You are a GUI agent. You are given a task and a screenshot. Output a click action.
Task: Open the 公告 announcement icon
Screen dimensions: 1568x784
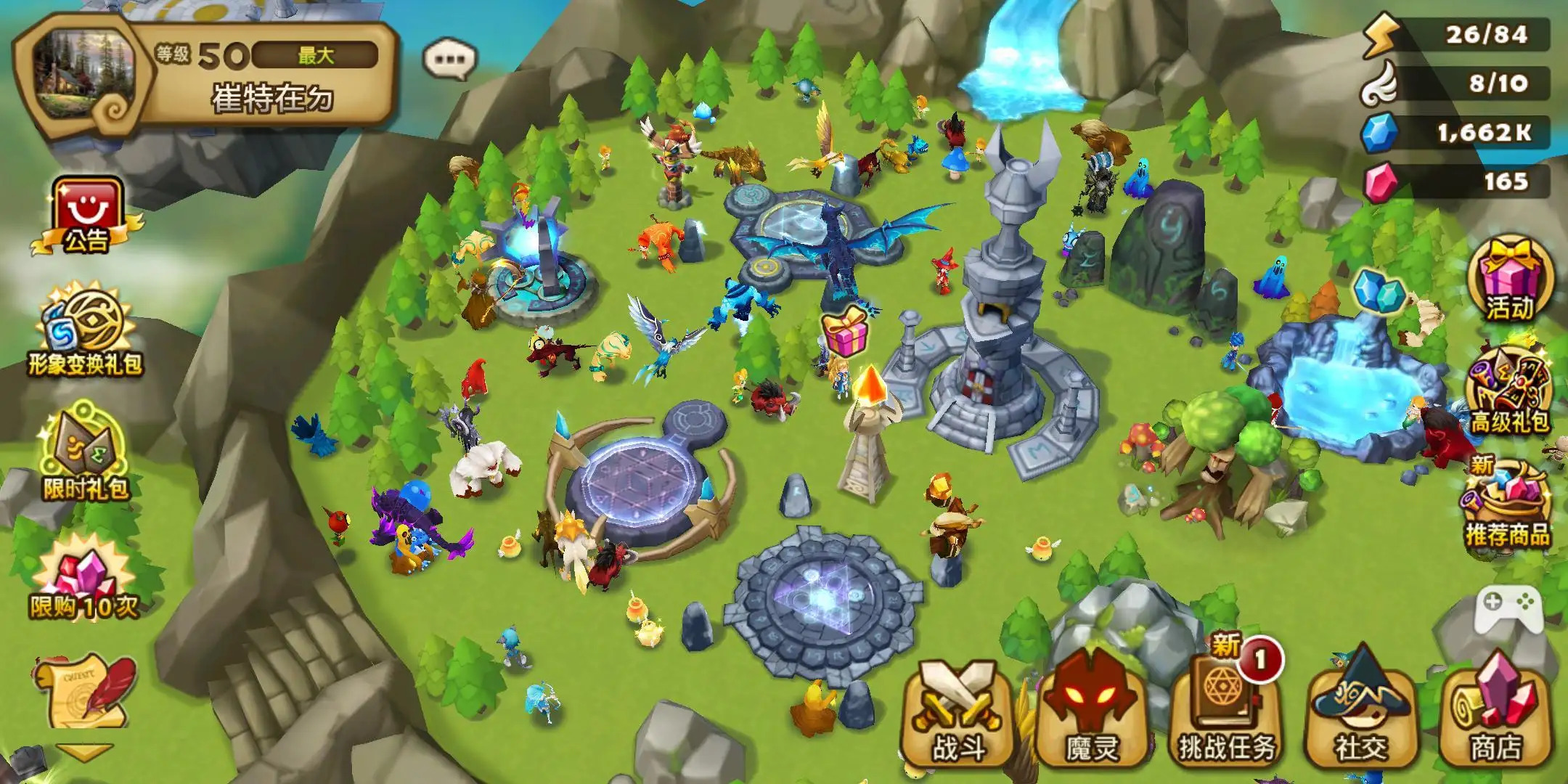86,216
